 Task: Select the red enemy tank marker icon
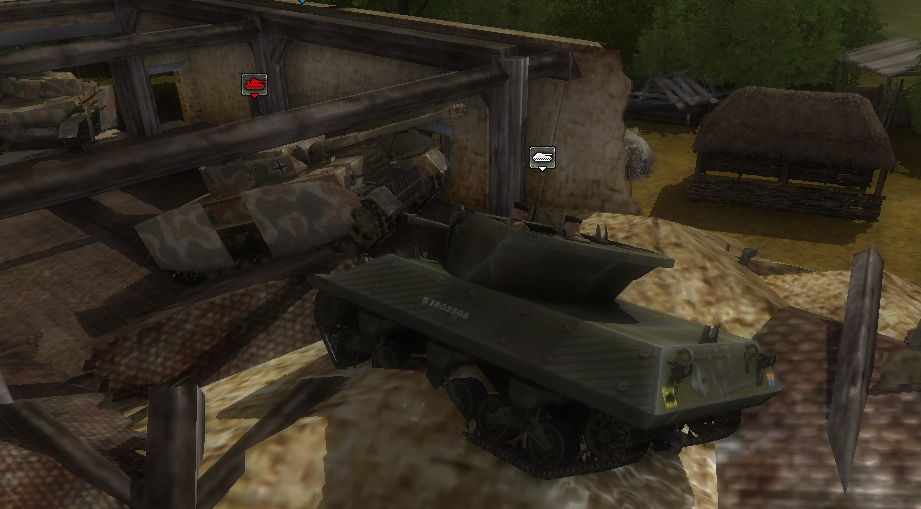254,85
